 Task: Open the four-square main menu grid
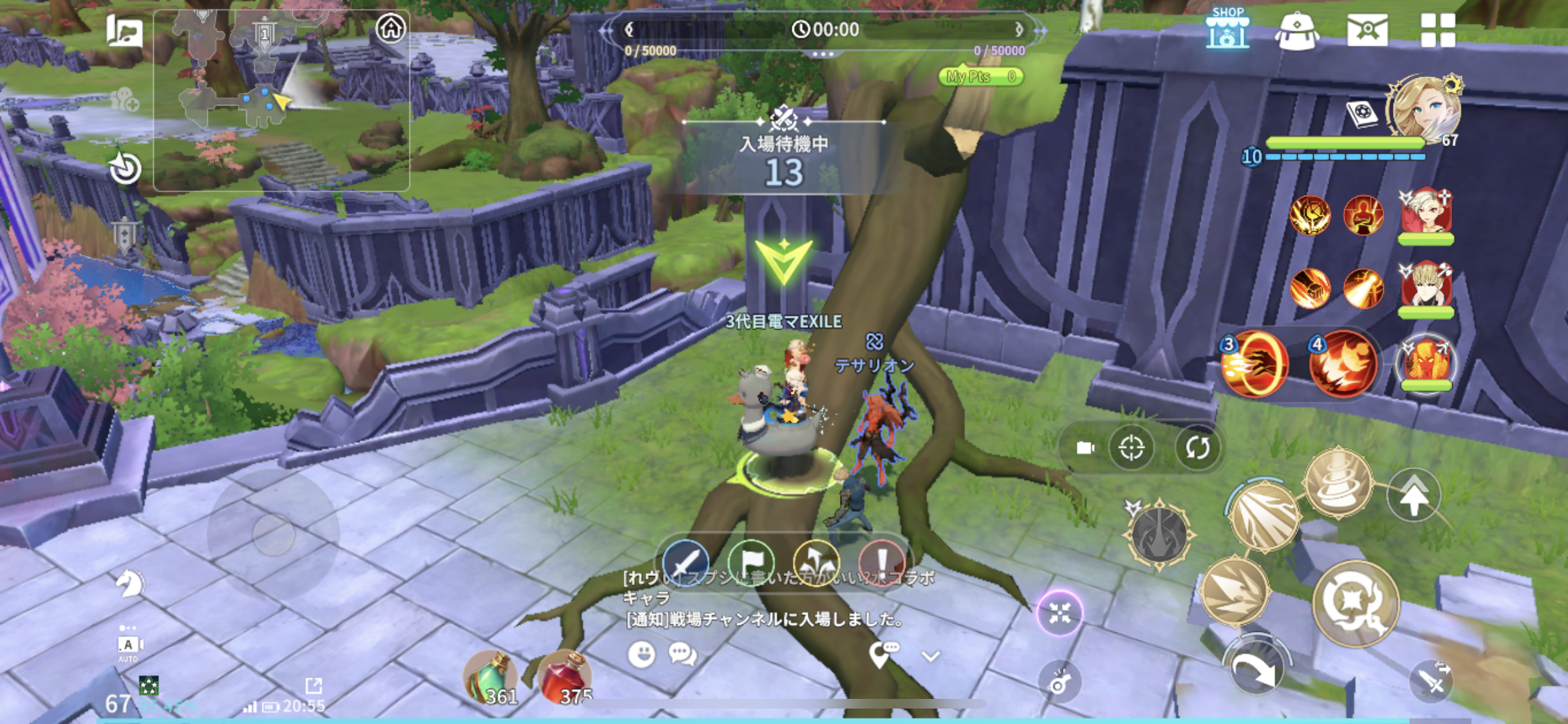click(1437, 30)
